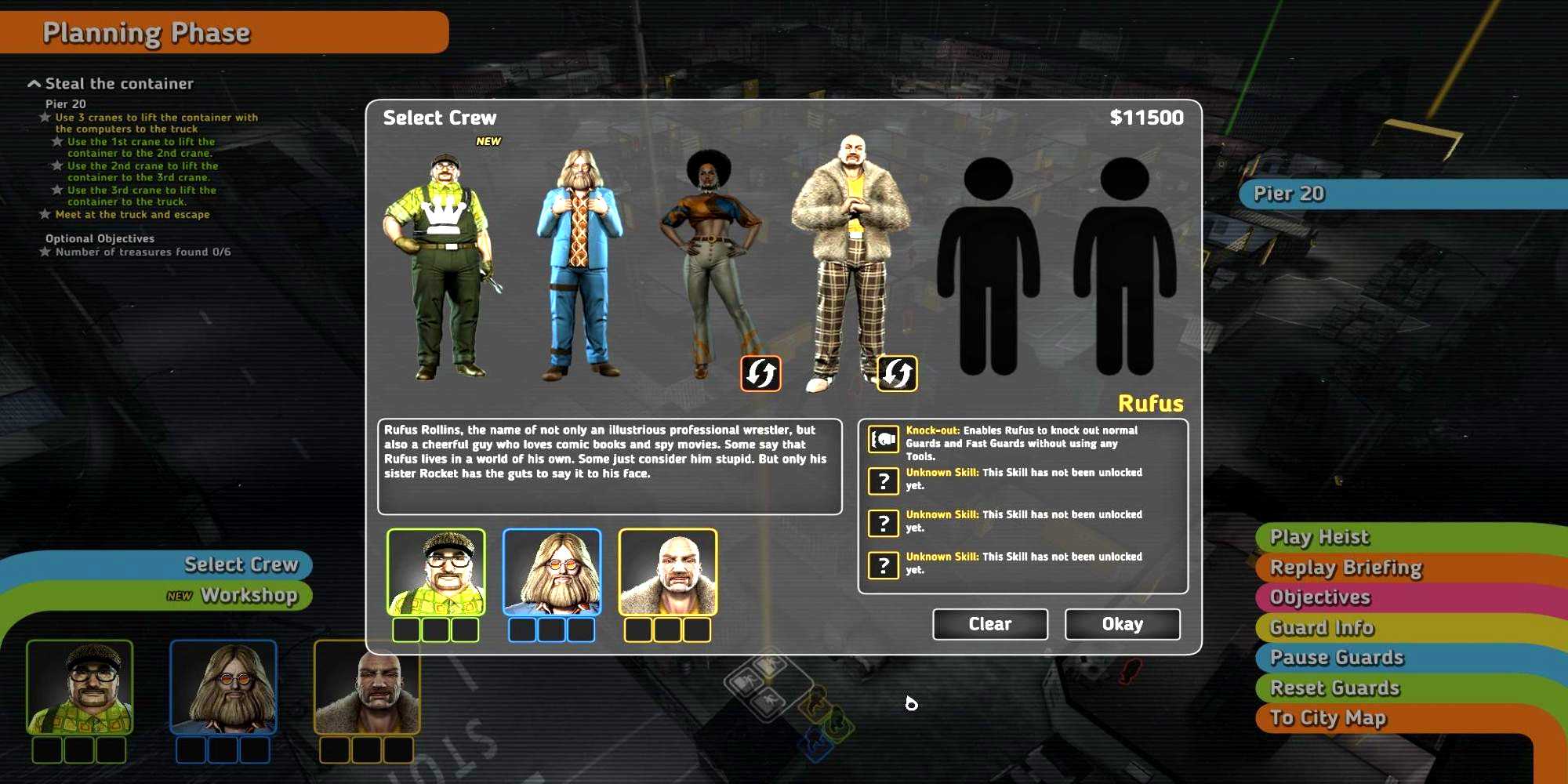Viewport: 1568px width, 784px height.
Task: Switch to the Select Crew tab
Action: pos(241,564)
